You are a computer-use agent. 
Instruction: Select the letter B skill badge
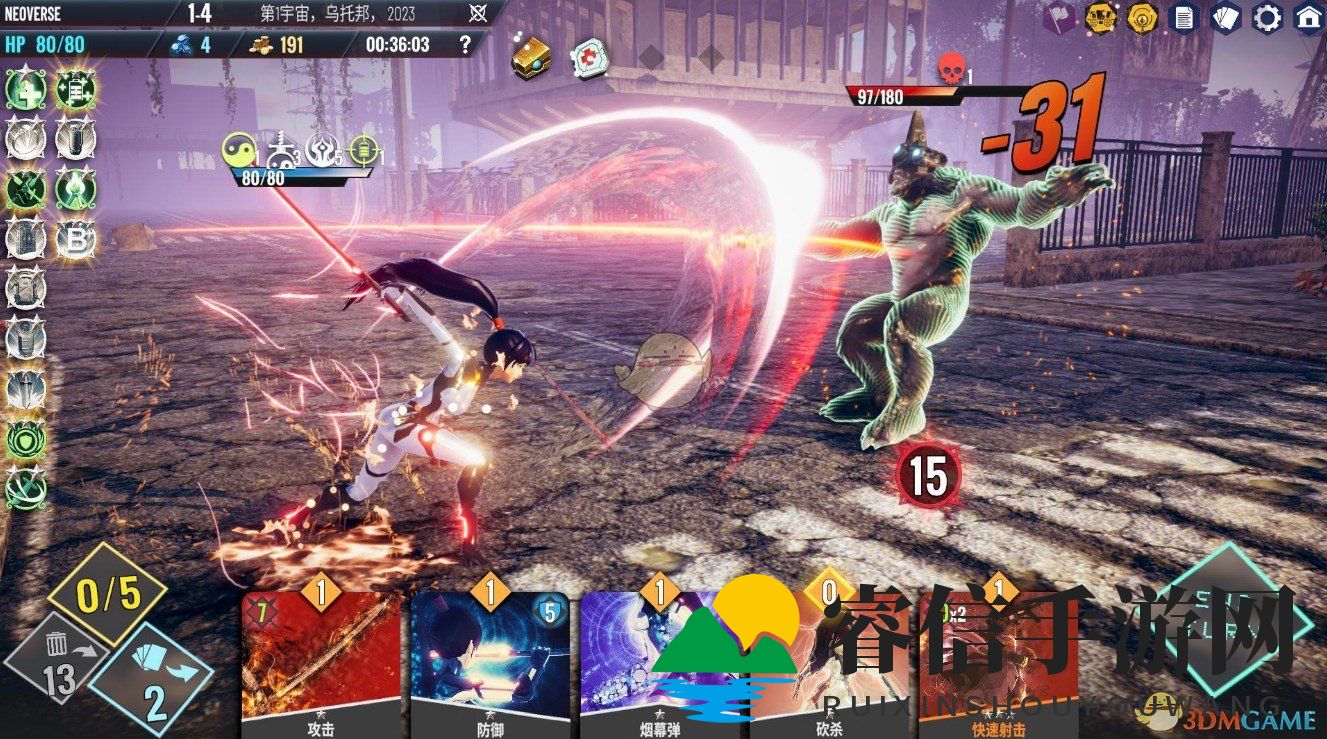coord(74,238)
